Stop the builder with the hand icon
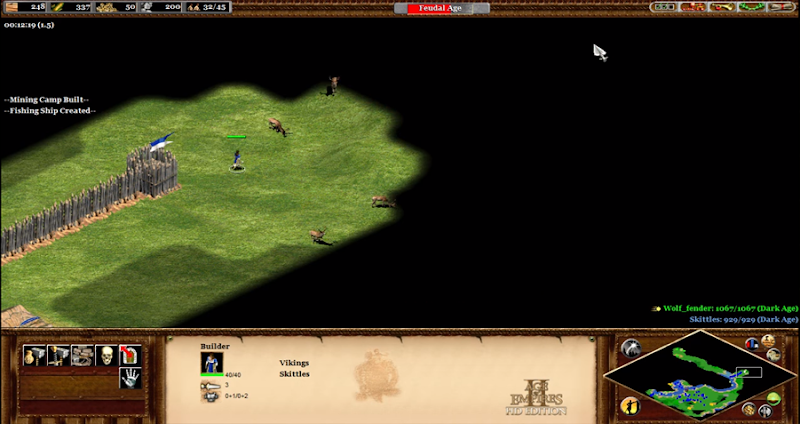800x424 pixels. click(x=130, y=378)
